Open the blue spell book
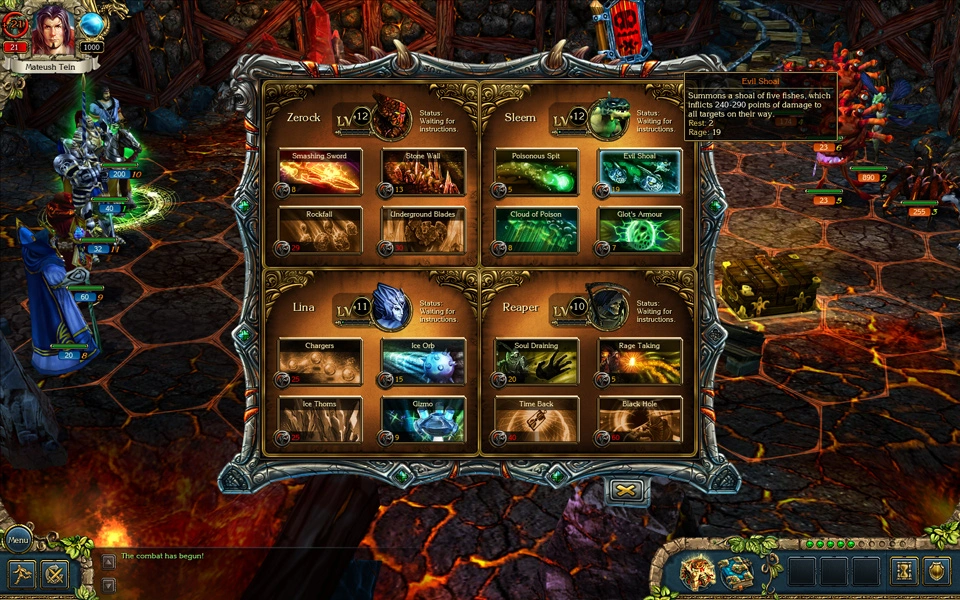This screenshot has height=600, width=960. tap(737, 571)
